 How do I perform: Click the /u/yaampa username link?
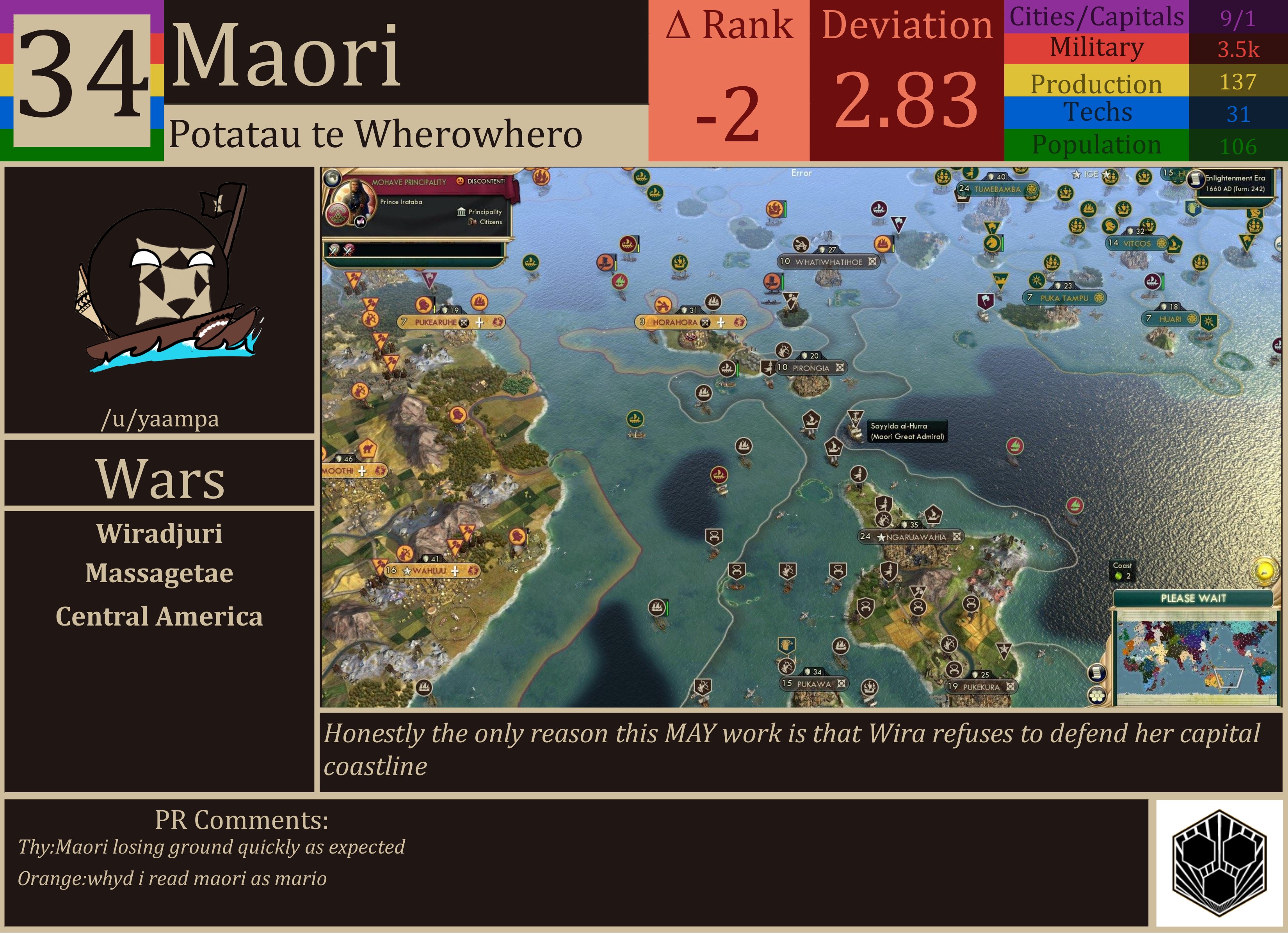[x=161, y=419]
